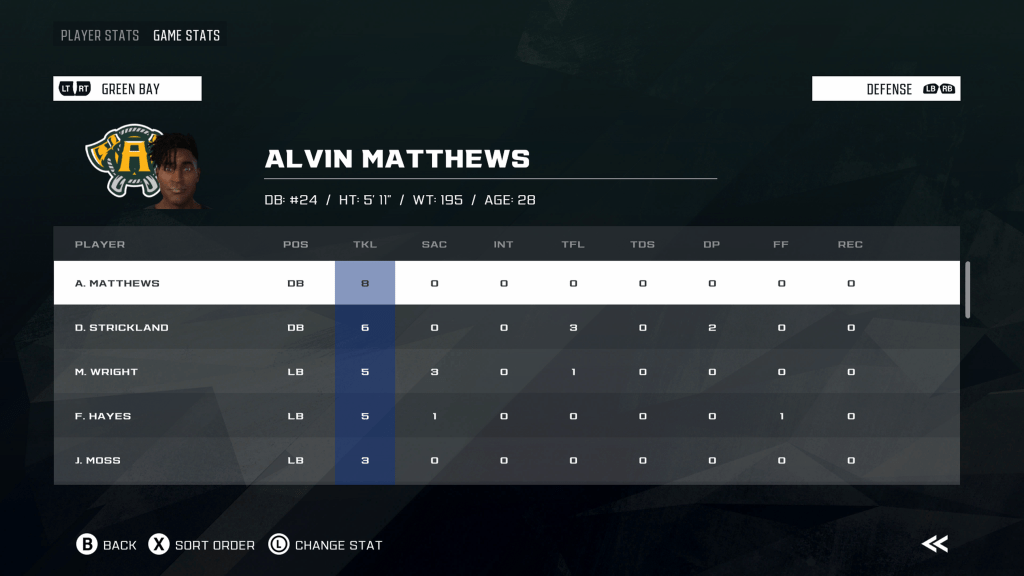
Task: Change the Green Bay team selector
Action: (x=128, y=89)
